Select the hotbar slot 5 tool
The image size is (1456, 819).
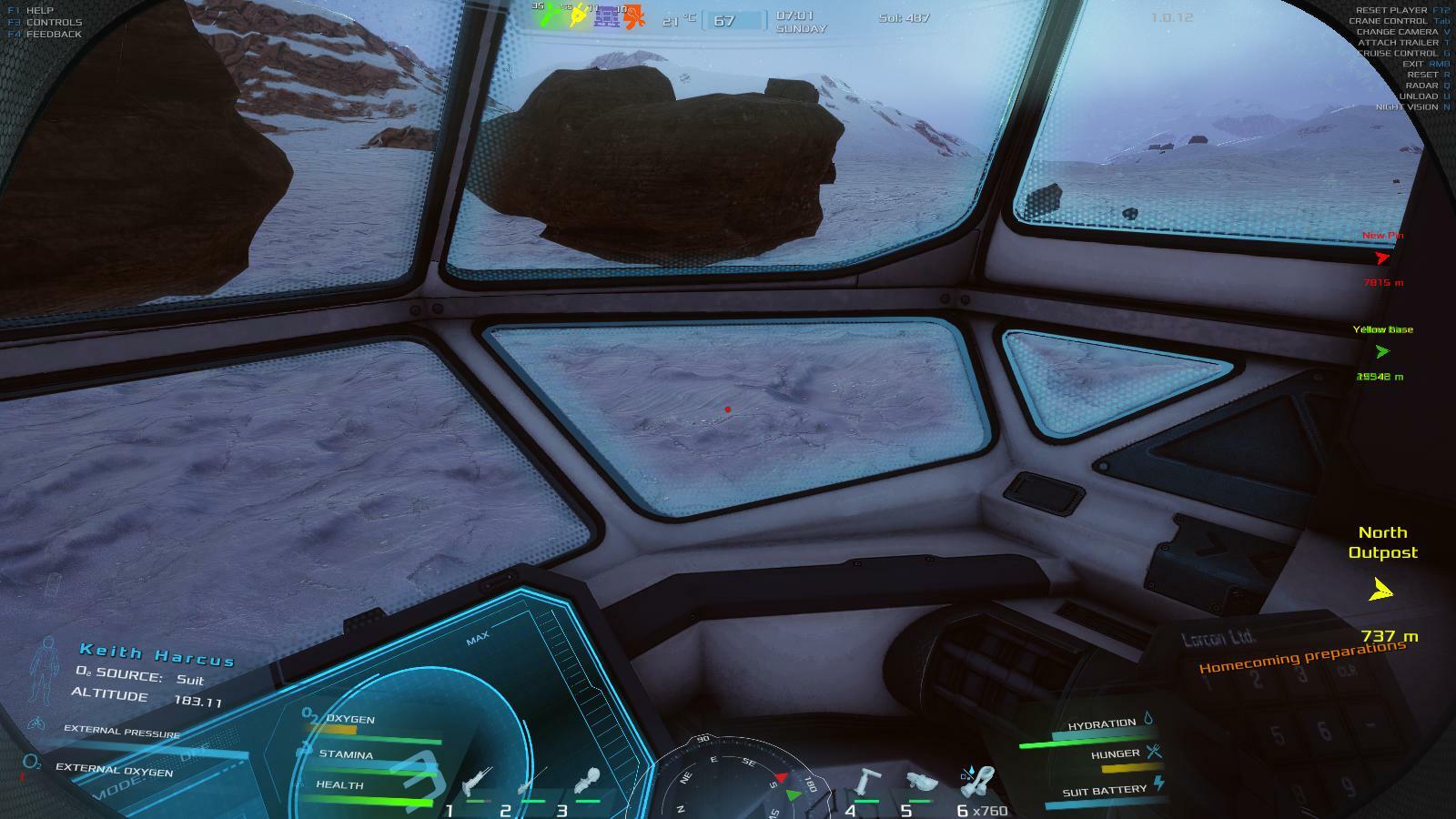pos(921,782)
